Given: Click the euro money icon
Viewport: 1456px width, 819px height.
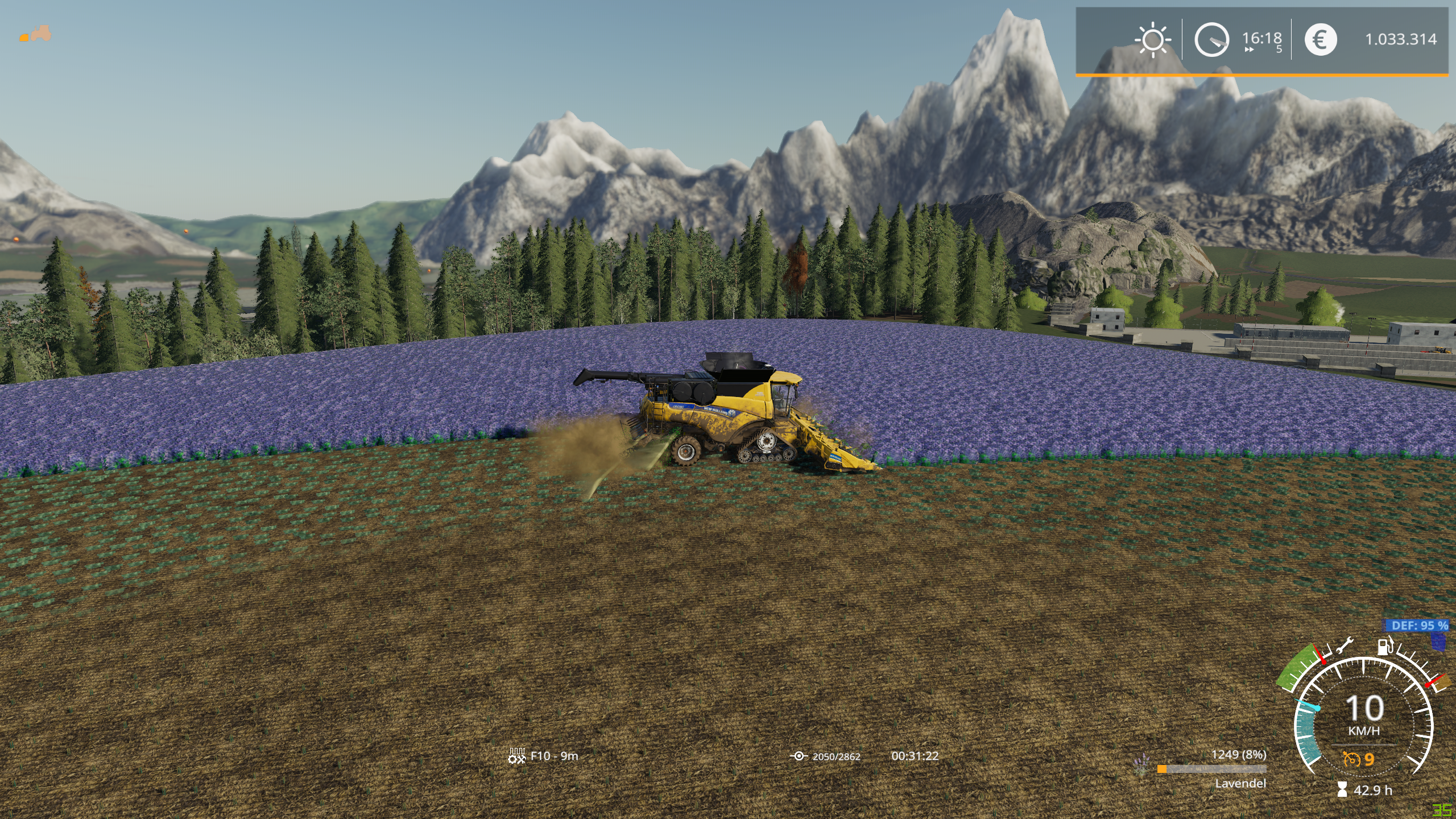Looking at the screenshot, I should pyautogui.click(x=1320, y=39).
